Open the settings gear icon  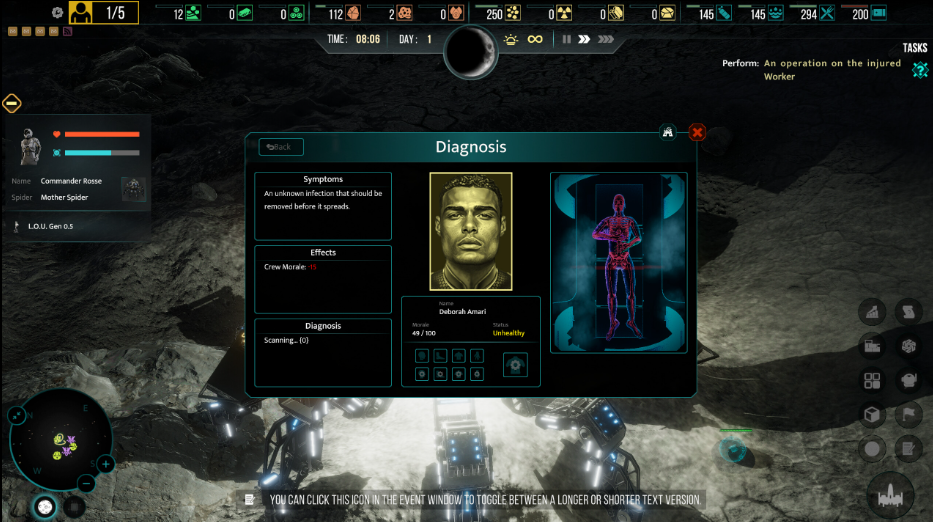coord(57,13)
